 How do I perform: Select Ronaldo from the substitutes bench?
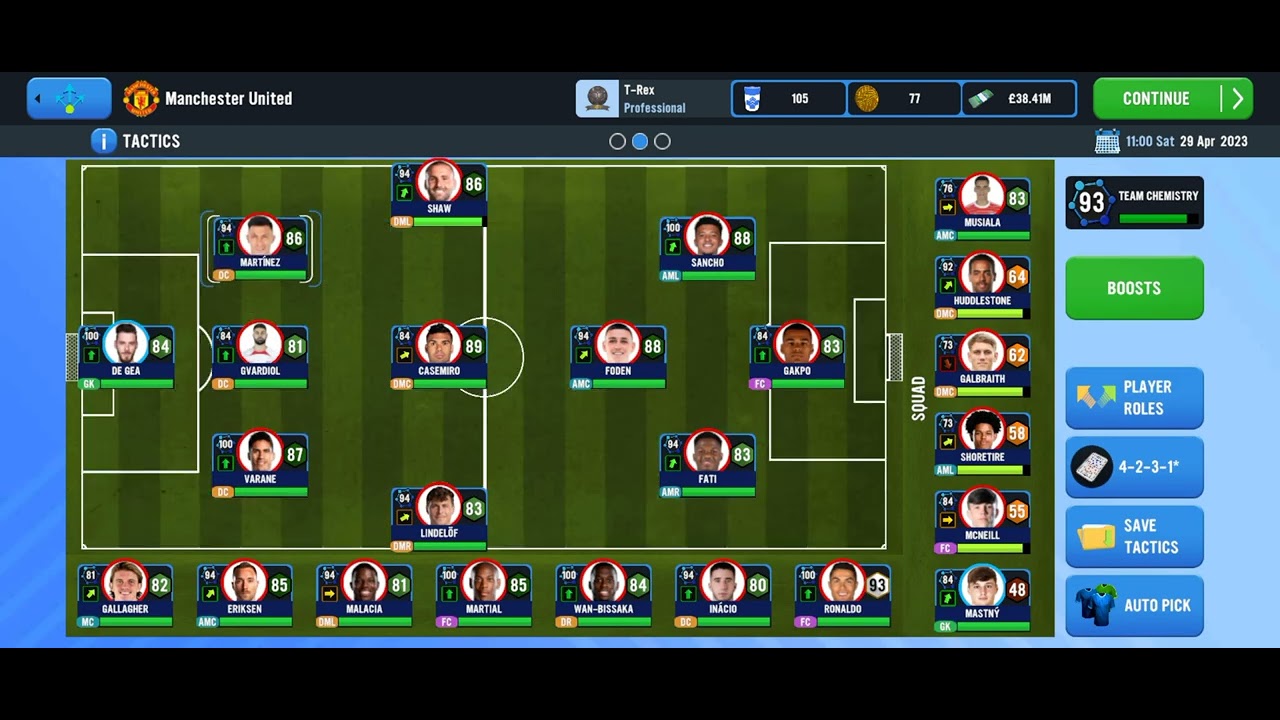[x=842, y=593]
